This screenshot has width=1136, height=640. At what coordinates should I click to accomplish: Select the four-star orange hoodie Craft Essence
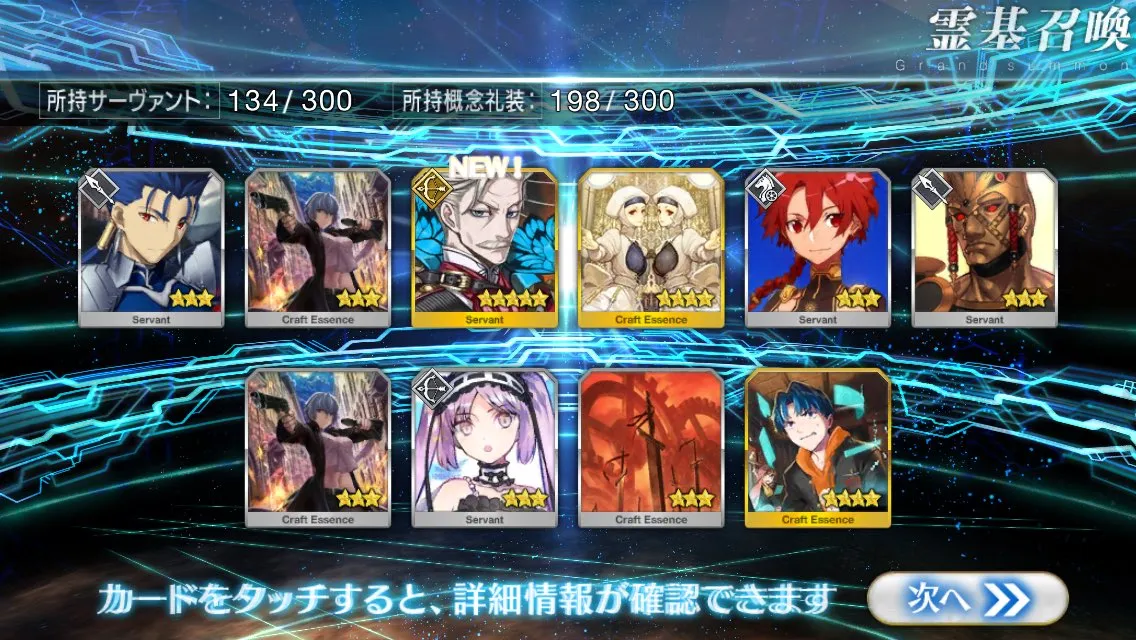[818, 448]
